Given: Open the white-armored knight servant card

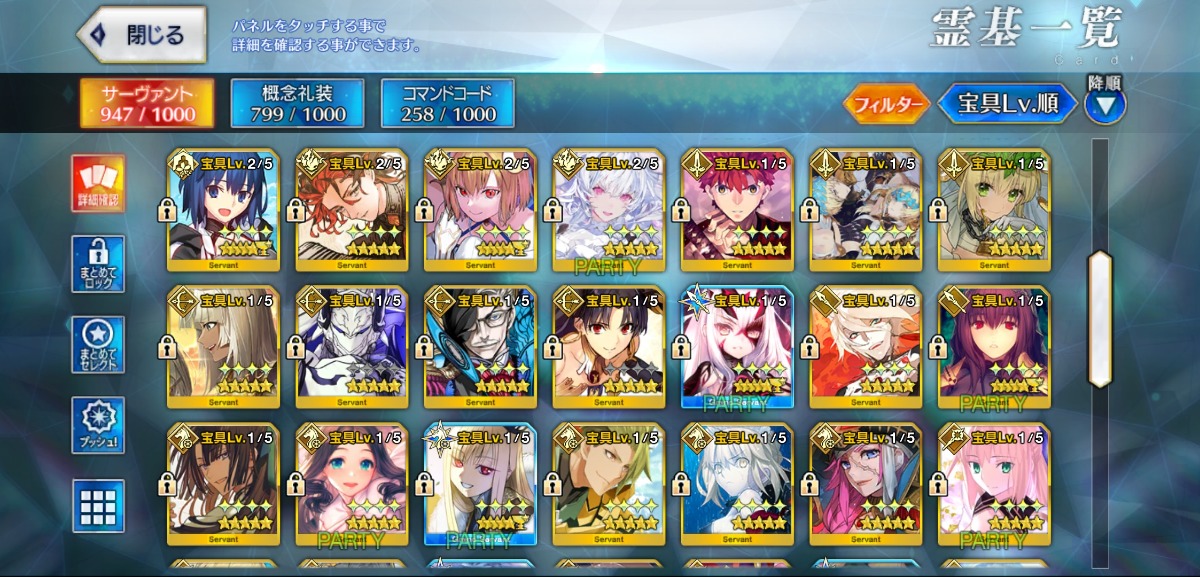Looking at the screenshot, I should (353, 347).
